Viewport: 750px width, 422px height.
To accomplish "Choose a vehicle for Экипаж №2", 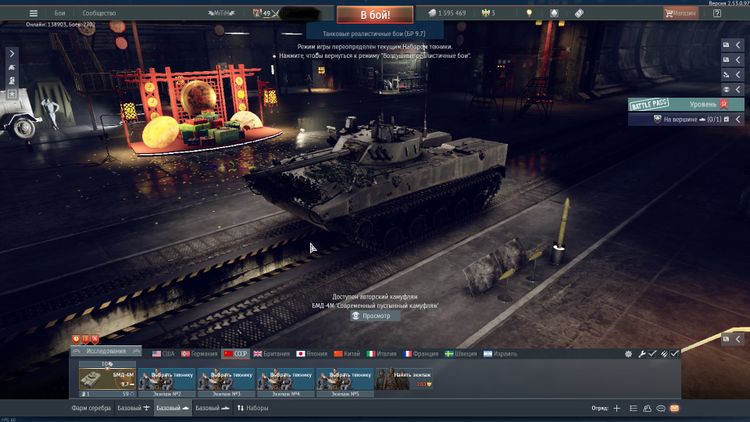I will pos(166,379).
